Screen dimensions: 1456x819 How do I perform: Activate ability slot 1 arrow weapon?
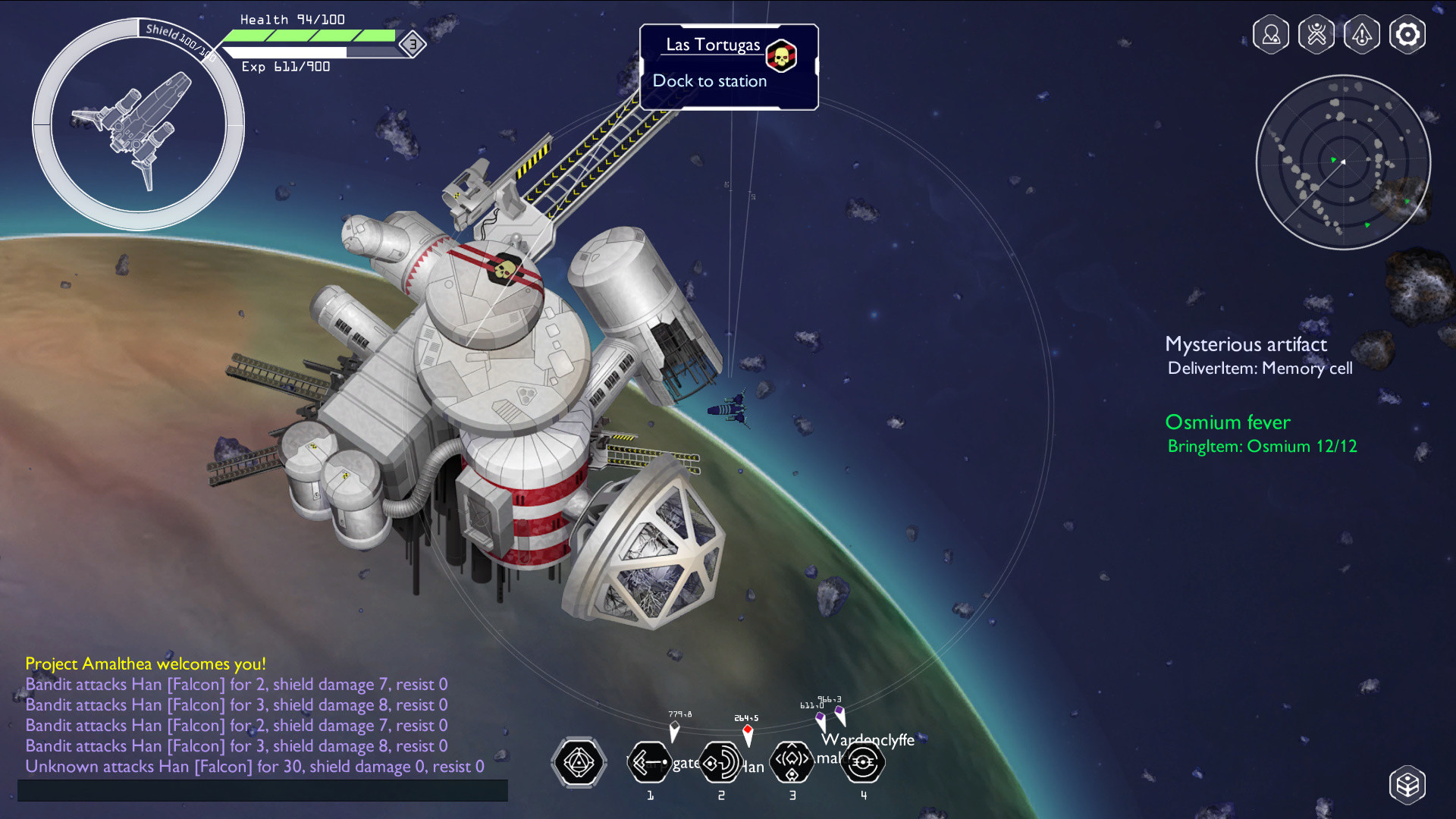coord(650,762)
